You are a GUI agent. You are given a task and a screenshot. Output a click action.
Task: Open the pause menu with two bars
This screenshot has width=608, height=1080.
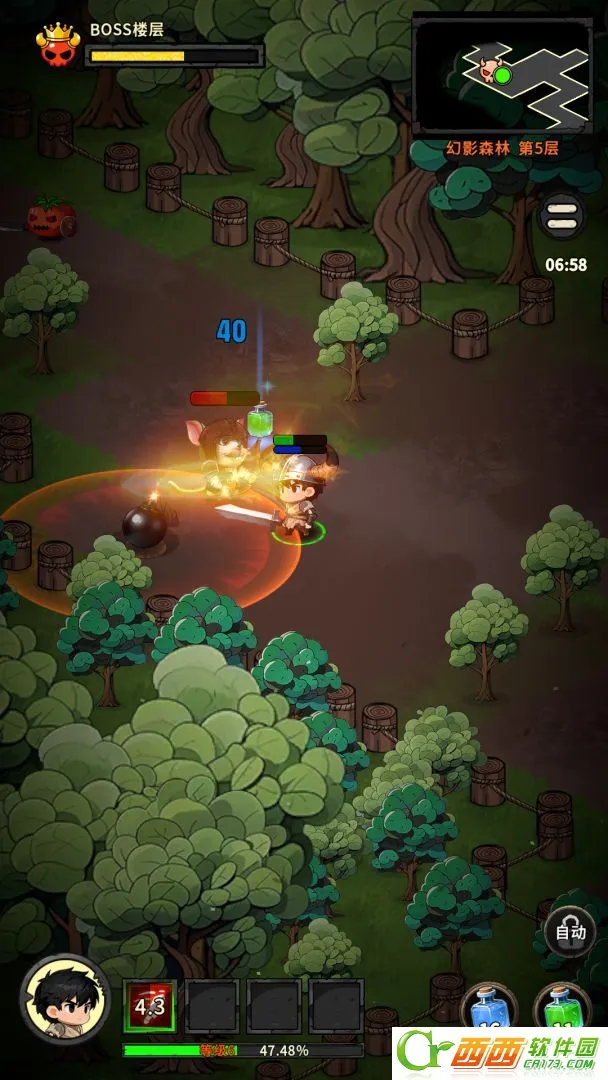562,215
